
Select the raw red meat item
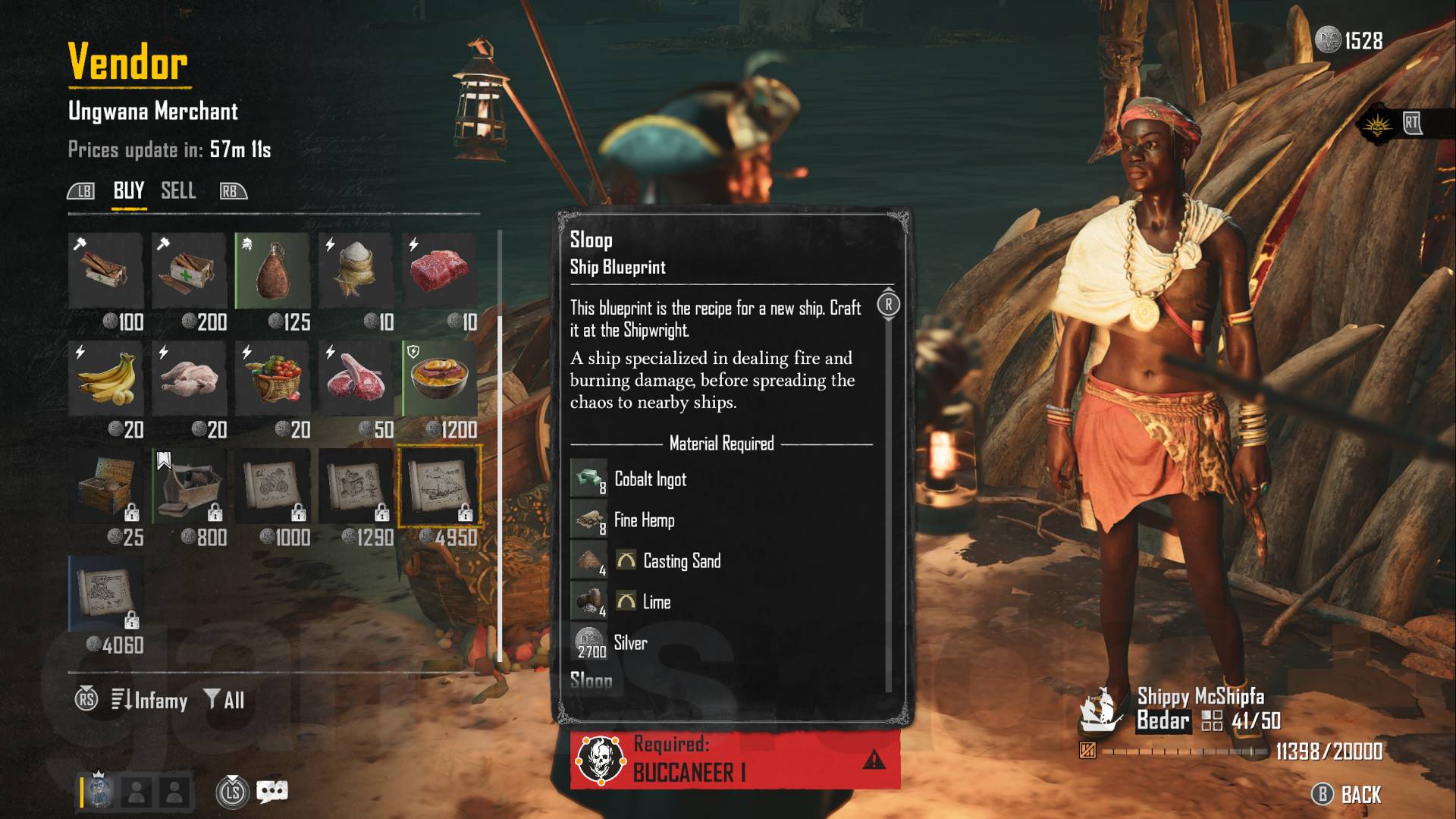(440, 271)
